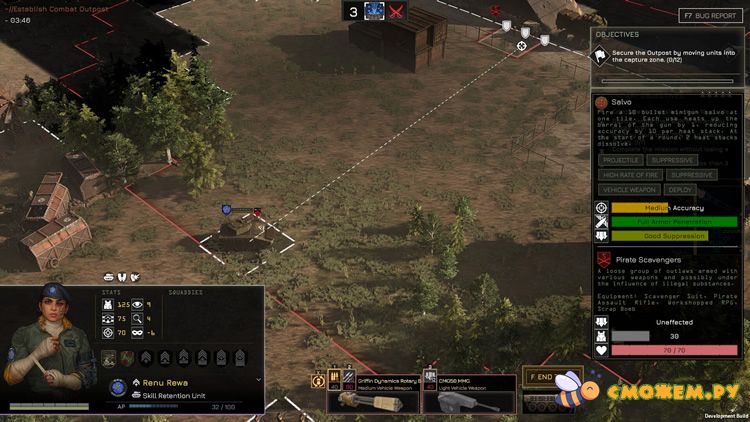Viewport: 750px width, 422px height.
Task: Open the F7 Bug Report button
Action: [712, 16]
